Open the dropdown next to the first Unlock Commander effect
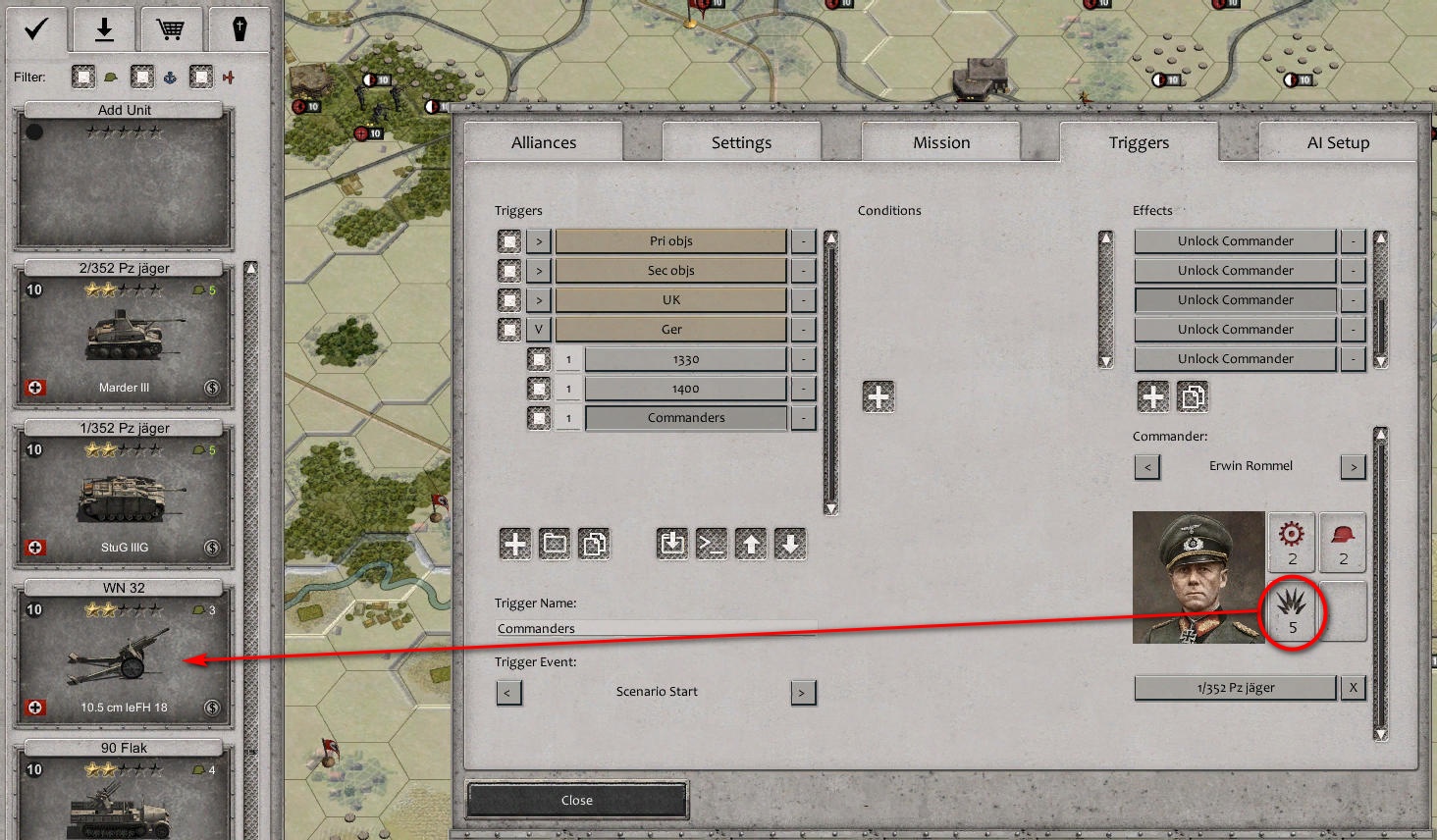This screenshot has height=840, width=1437. pos(1353,240)
